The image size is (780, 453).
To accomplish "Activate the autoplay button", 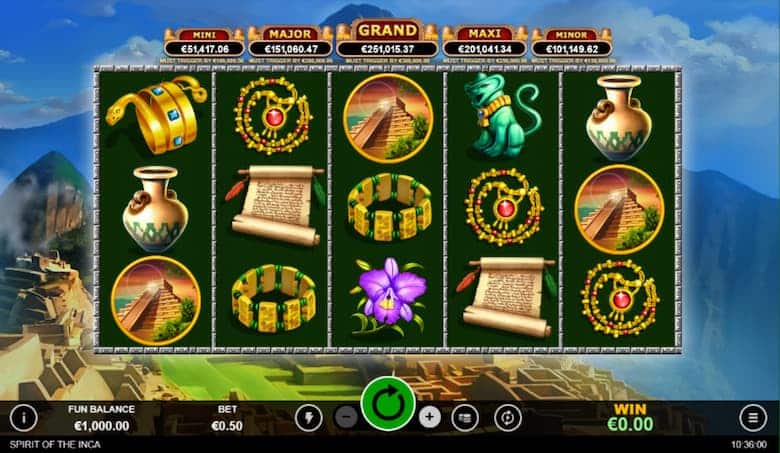I will click(x=507, y=417).
